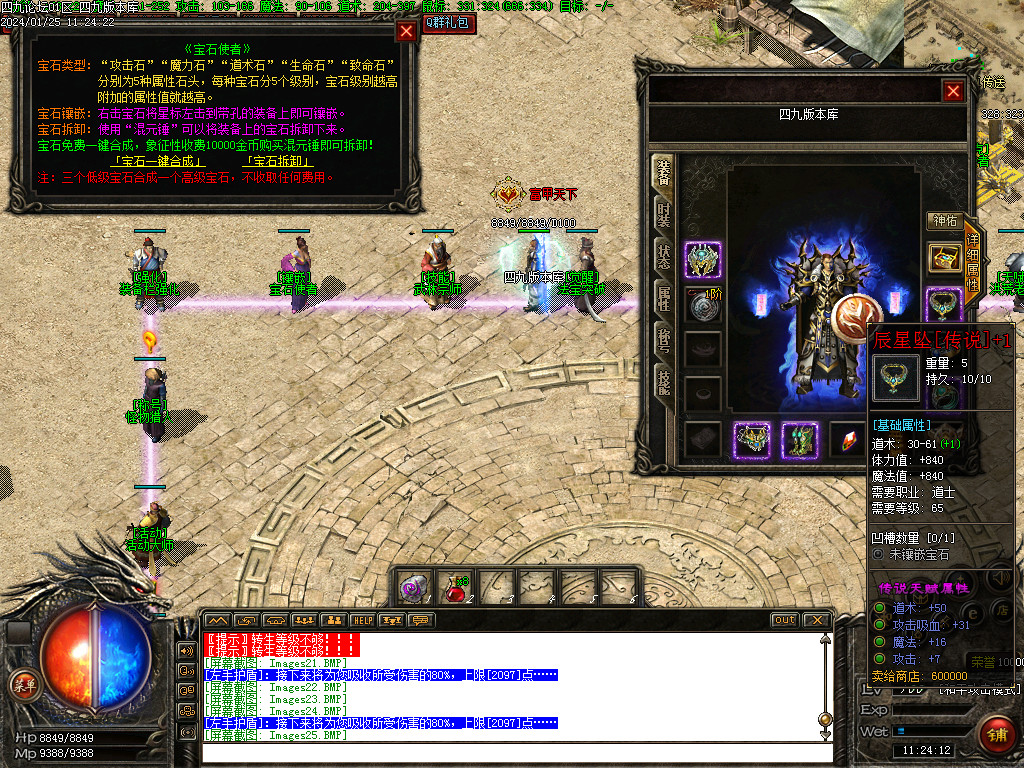Select the equipped helmet slot
This screenshot has width=1024, height=768.
[x=703, y=260]
